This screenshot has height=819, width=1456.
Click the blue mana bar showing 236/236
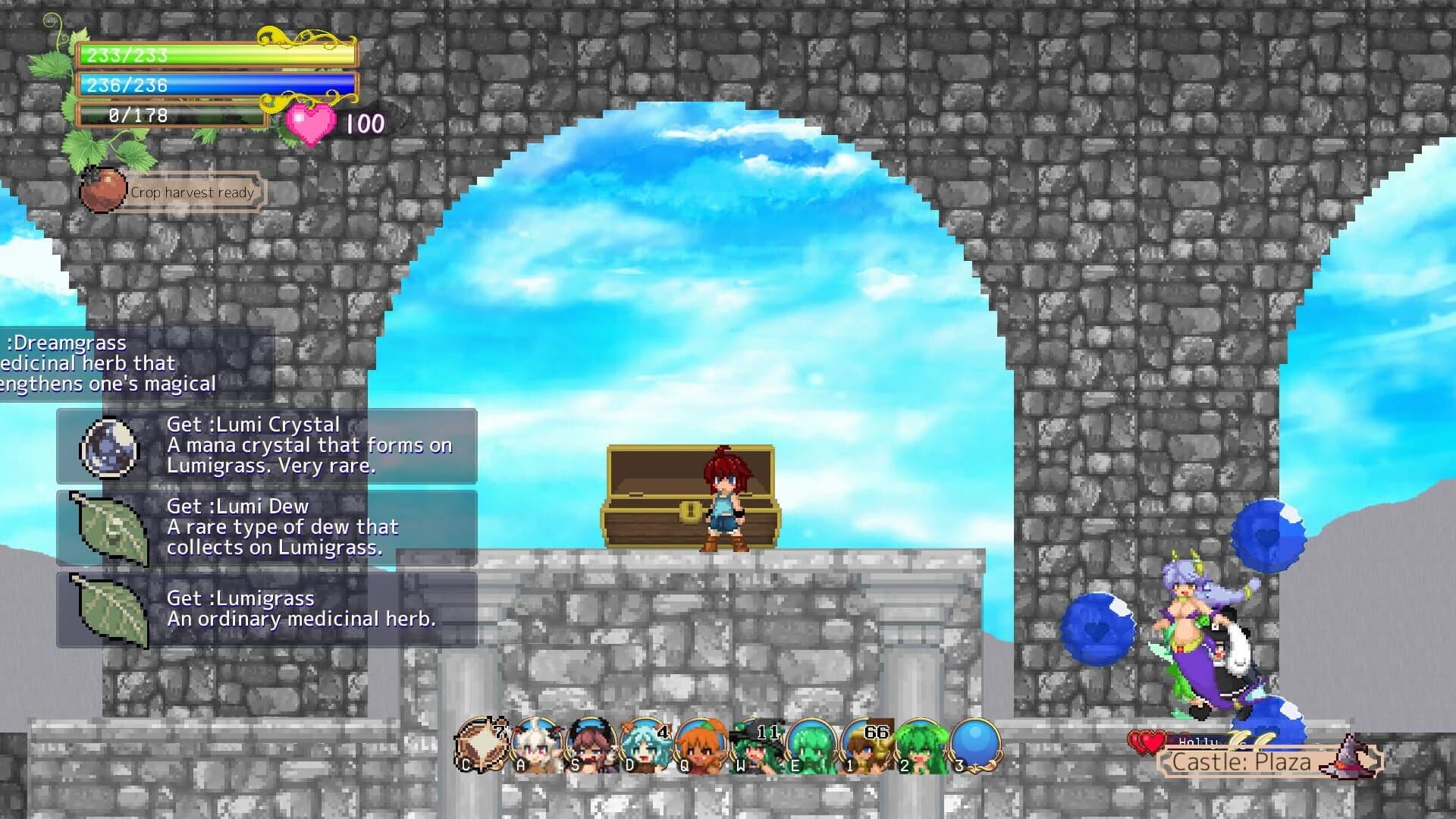tap(212, 85)
